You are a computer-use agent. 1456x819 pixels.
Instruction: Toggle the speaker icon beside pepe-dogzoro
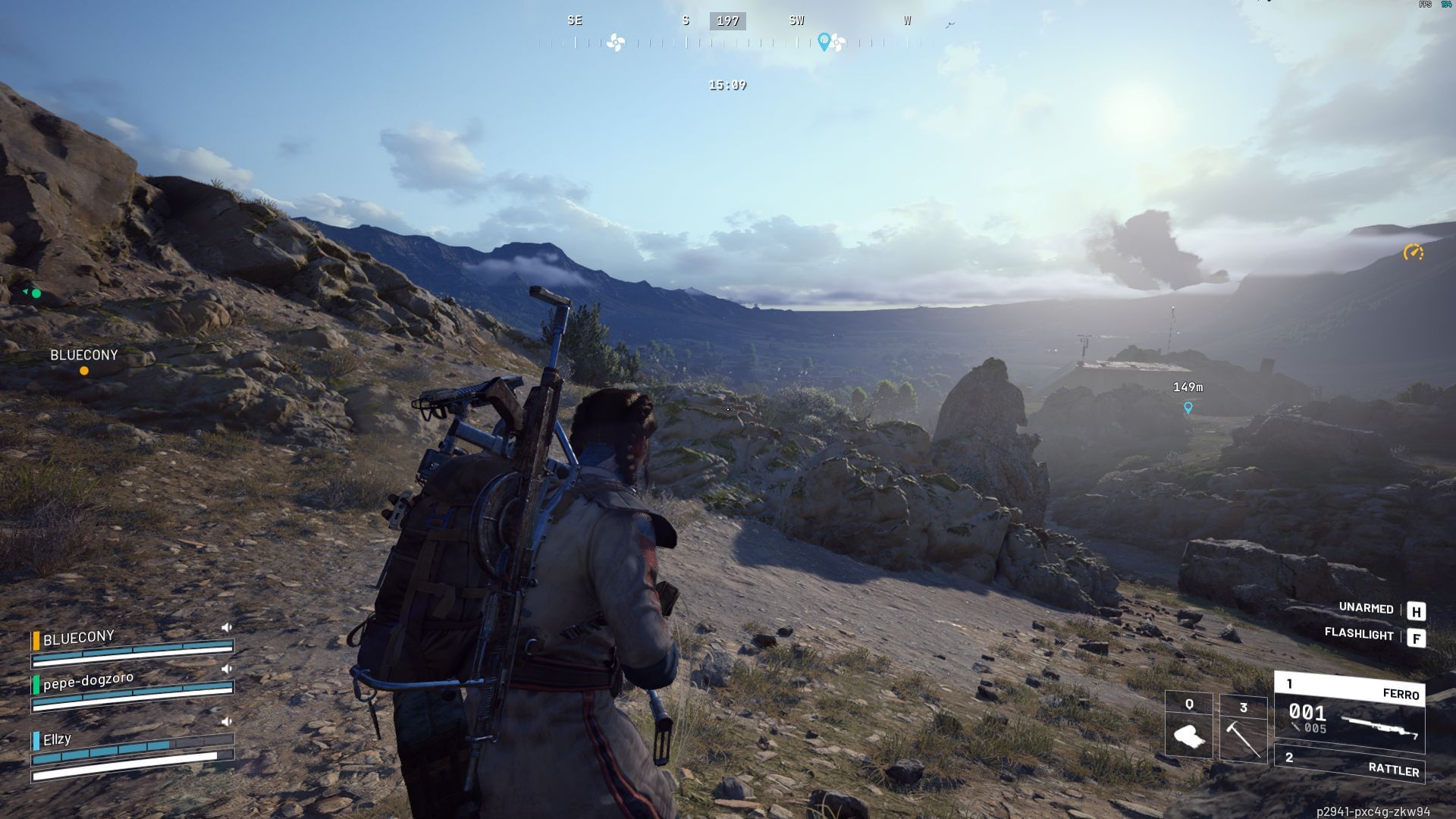[x=226, y=670]
